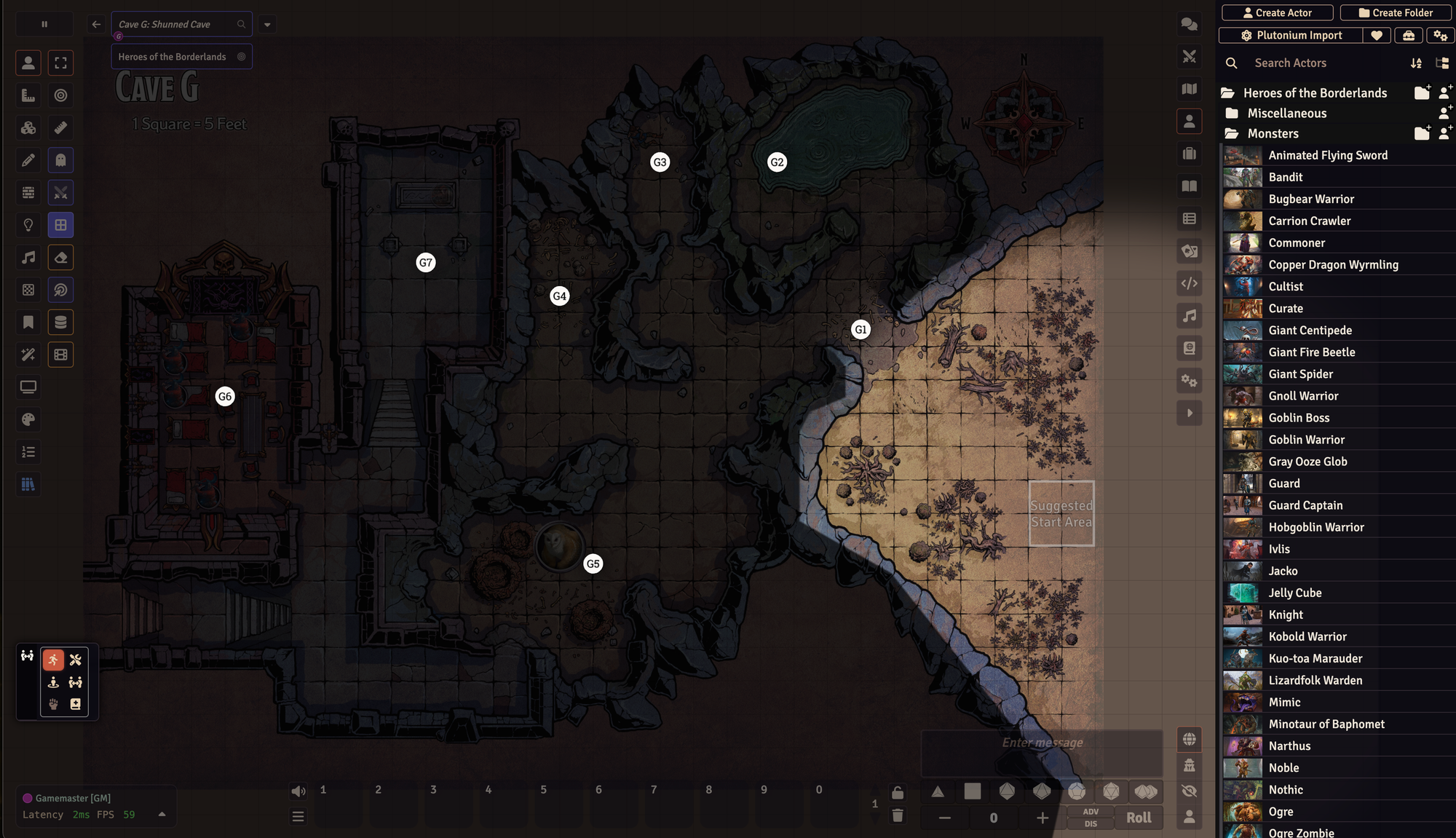The width and height of the screenshot is (1456, 838).
Task: Click the Roll button
Action: (1139, 818)
